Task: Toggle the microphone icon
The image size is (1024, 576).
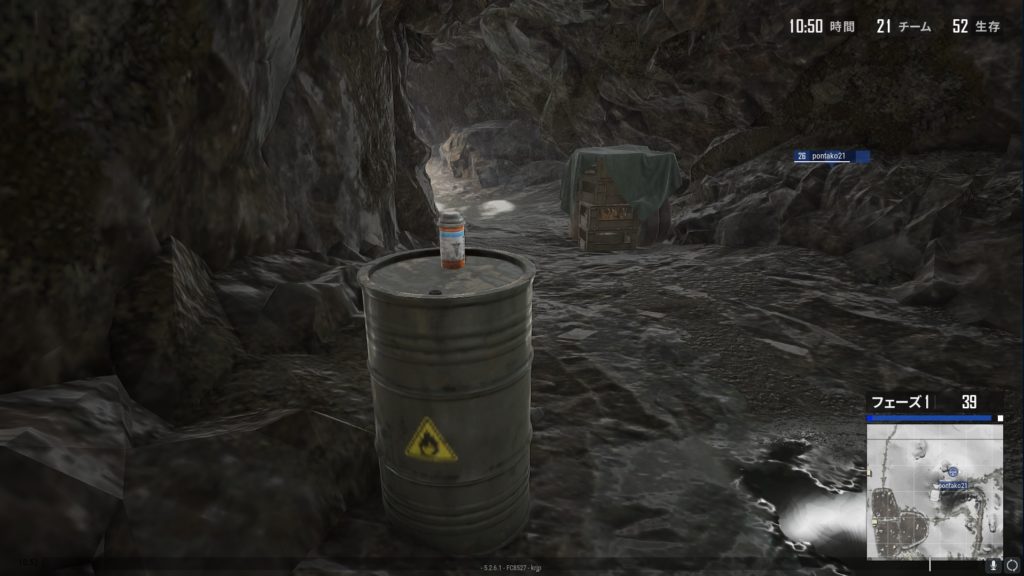Action: coord(994,565)
